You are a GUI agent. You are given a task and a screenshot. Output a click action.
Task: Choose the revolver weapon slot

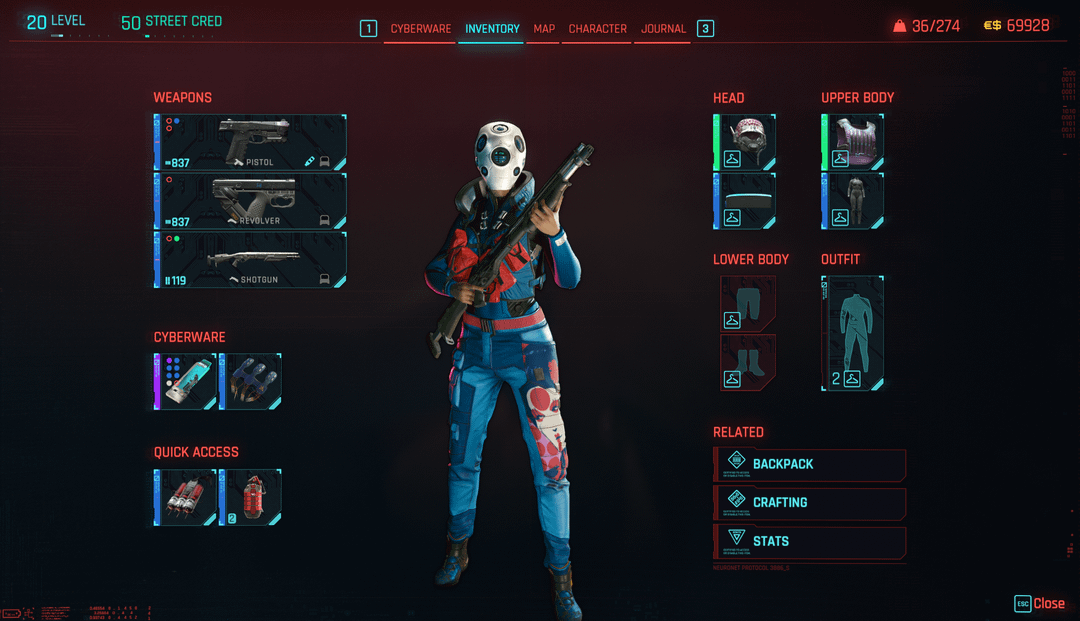click(x=251, y=201)
